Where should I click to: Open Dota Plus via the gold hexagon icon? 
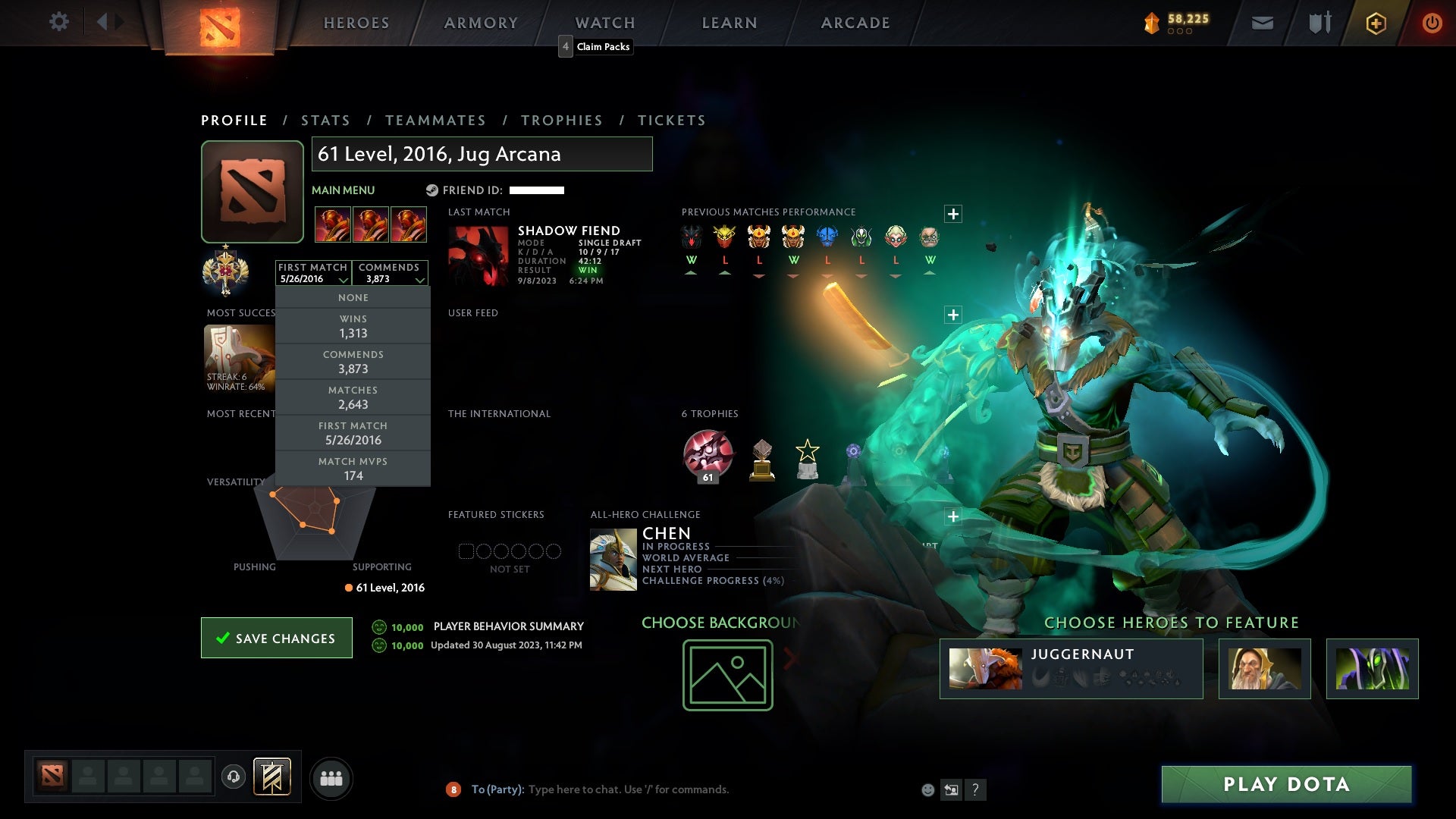1375,23
